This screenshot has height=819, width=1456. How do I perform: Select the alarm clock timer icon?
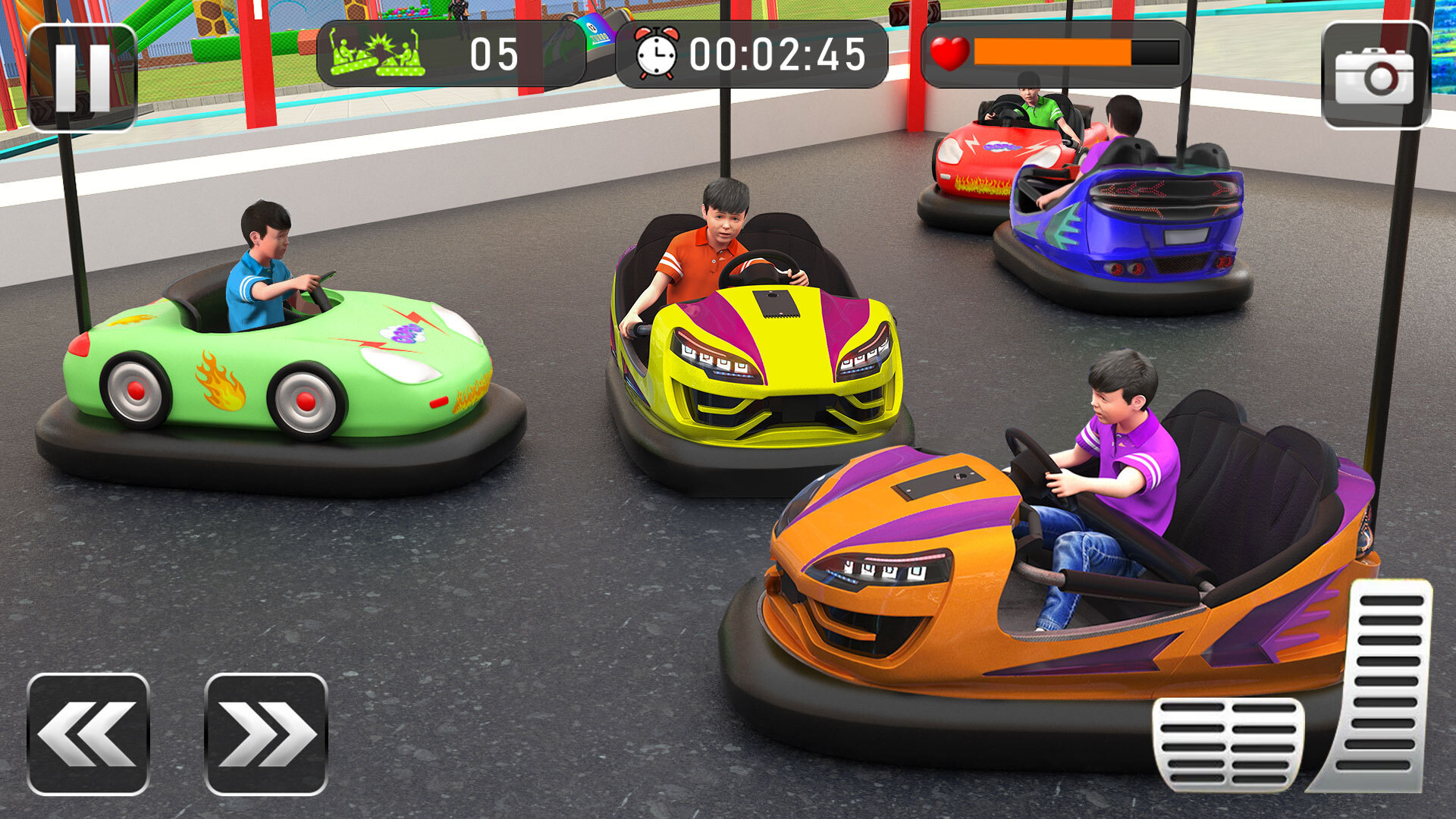(x=657, y=52)
